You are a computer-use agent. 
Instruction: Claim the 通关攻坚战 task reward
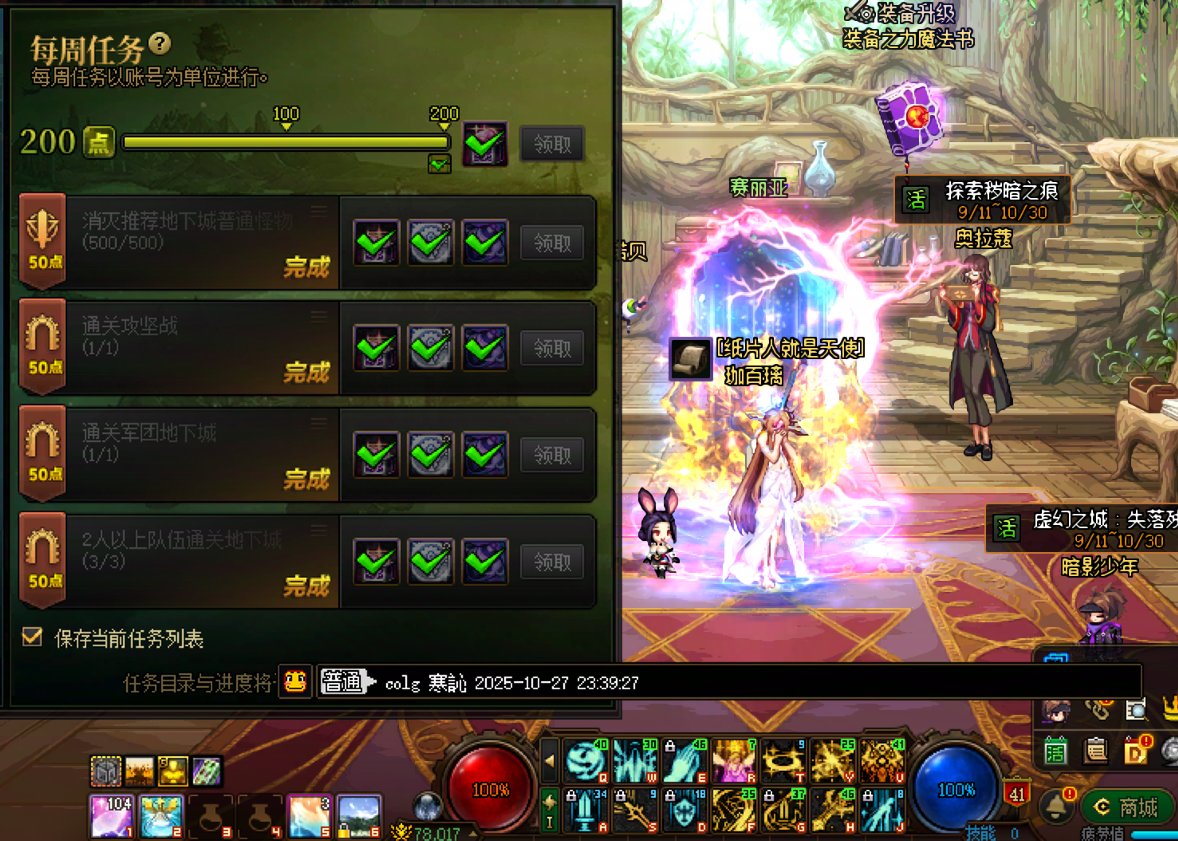click(x=552, y=348)
